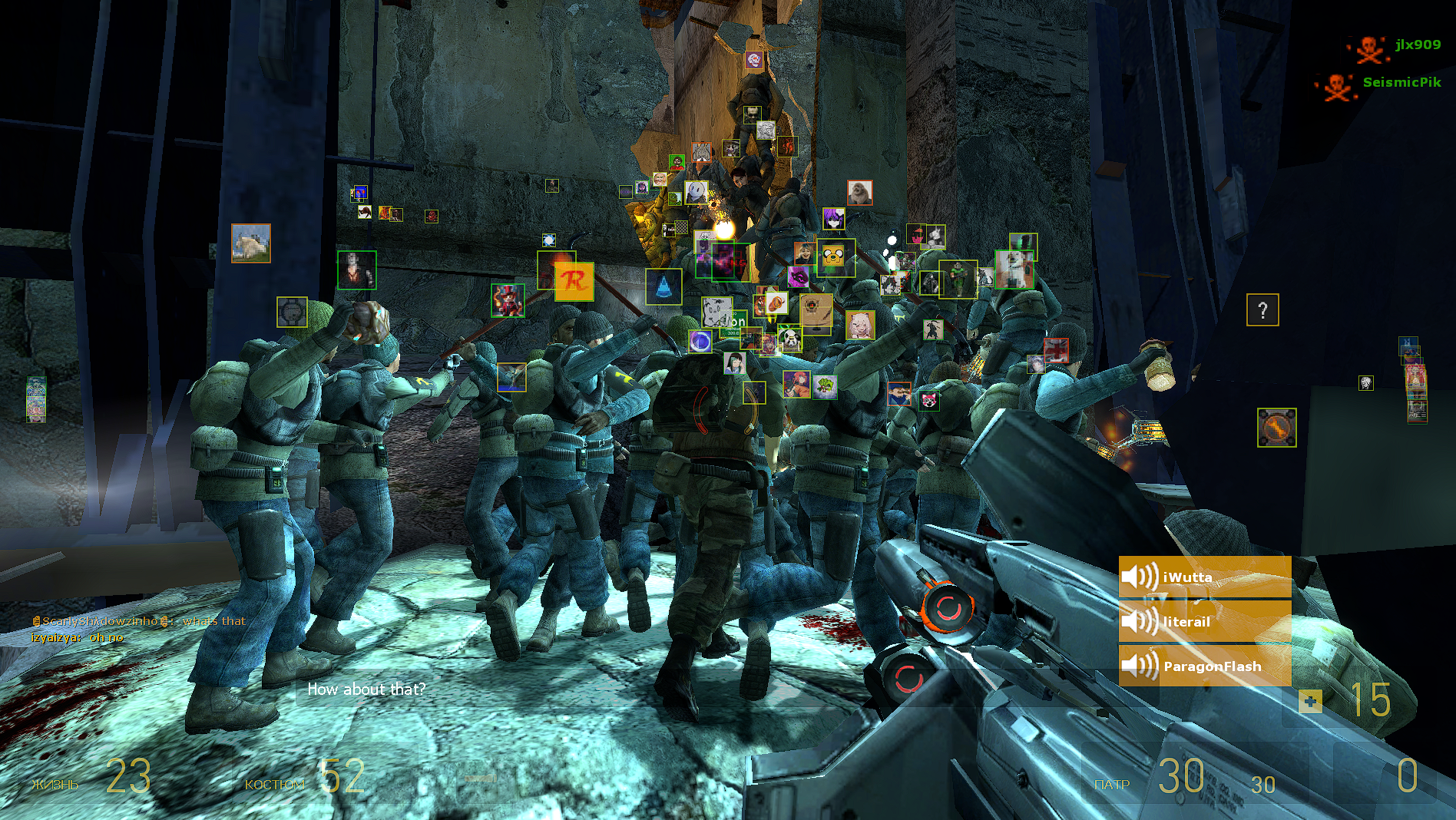Select the white animal avatar on pillar
1456x820 pixels.
click(251, 243)
